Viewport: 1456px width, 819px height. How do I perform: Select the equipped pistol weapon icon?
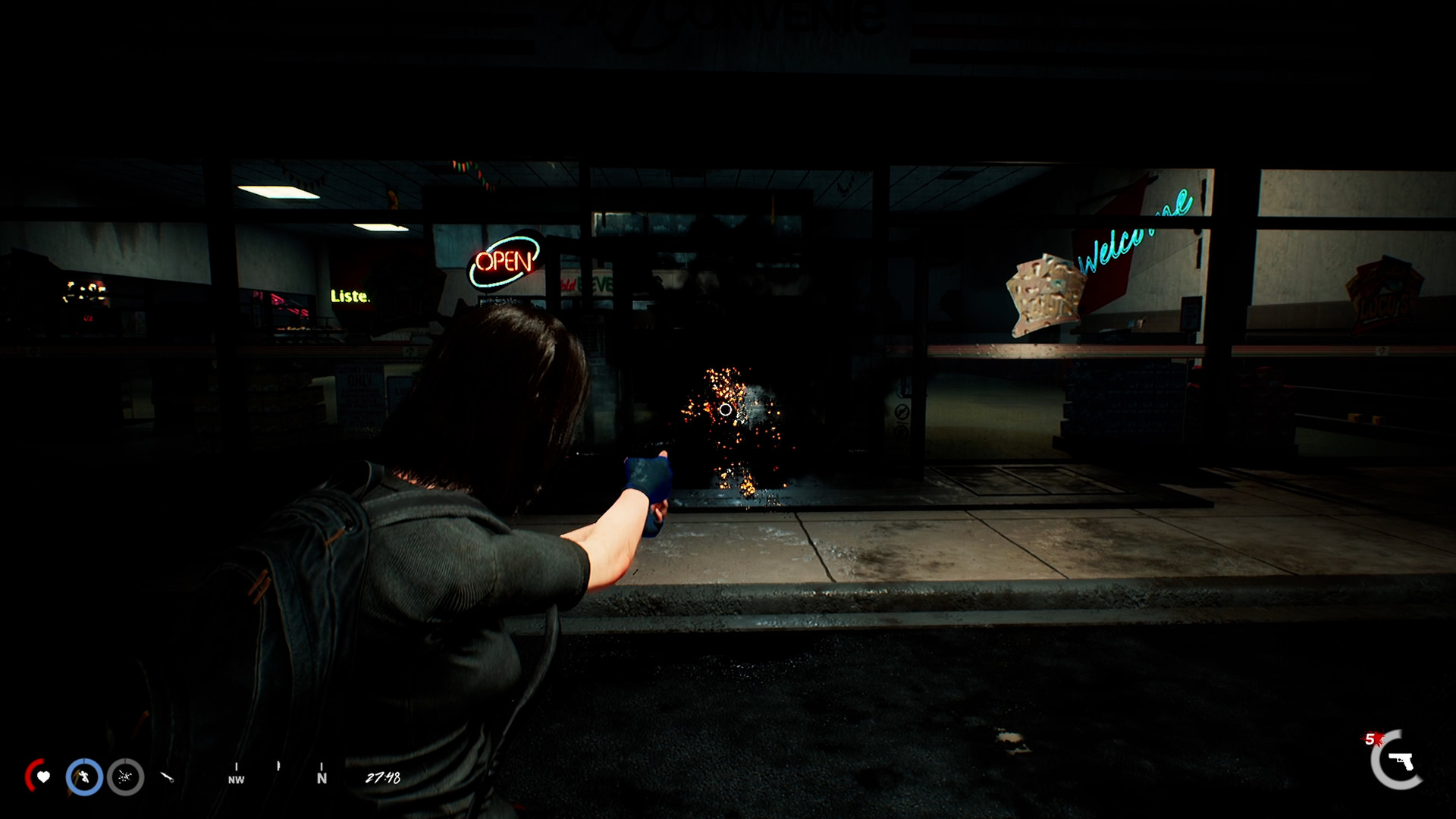point(1400,761)
